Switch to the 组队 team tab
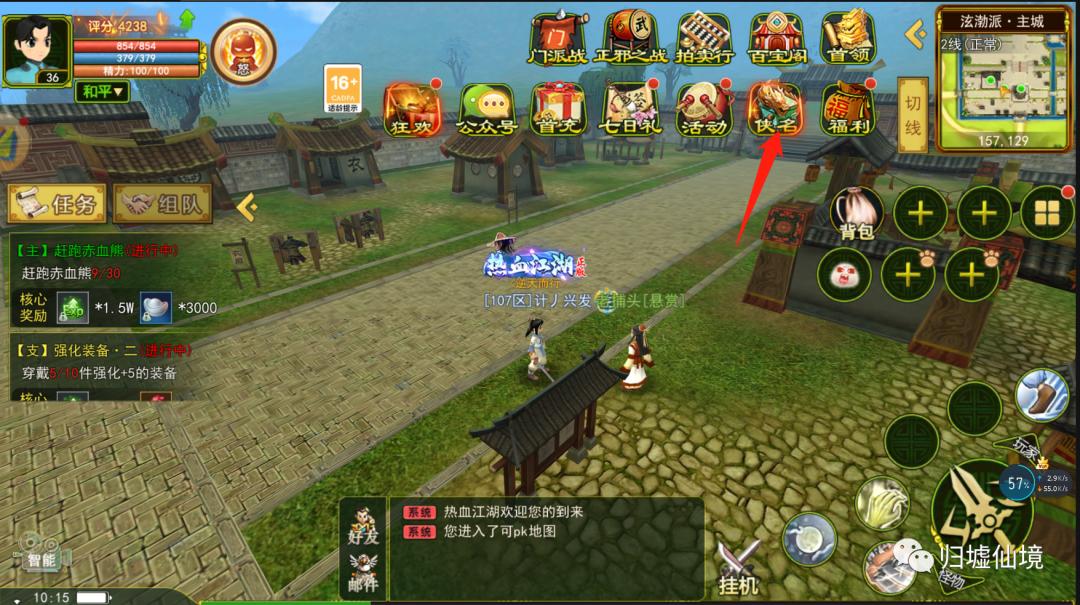Viewport: 1080px width, 605px height. [x=163, y=204]
